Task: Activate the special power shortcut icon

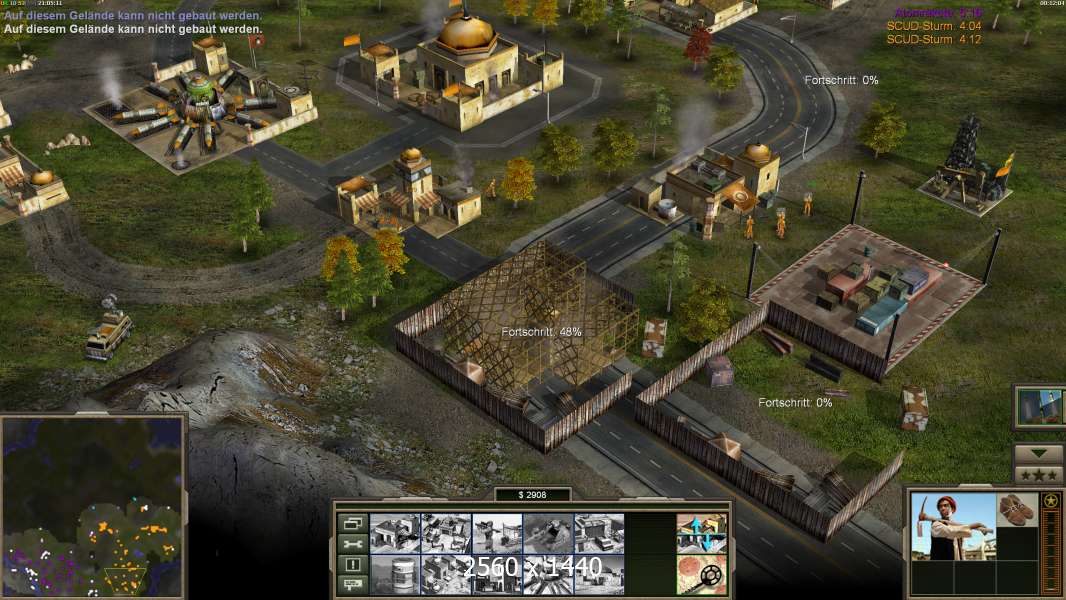Action: click(1038, 406)
